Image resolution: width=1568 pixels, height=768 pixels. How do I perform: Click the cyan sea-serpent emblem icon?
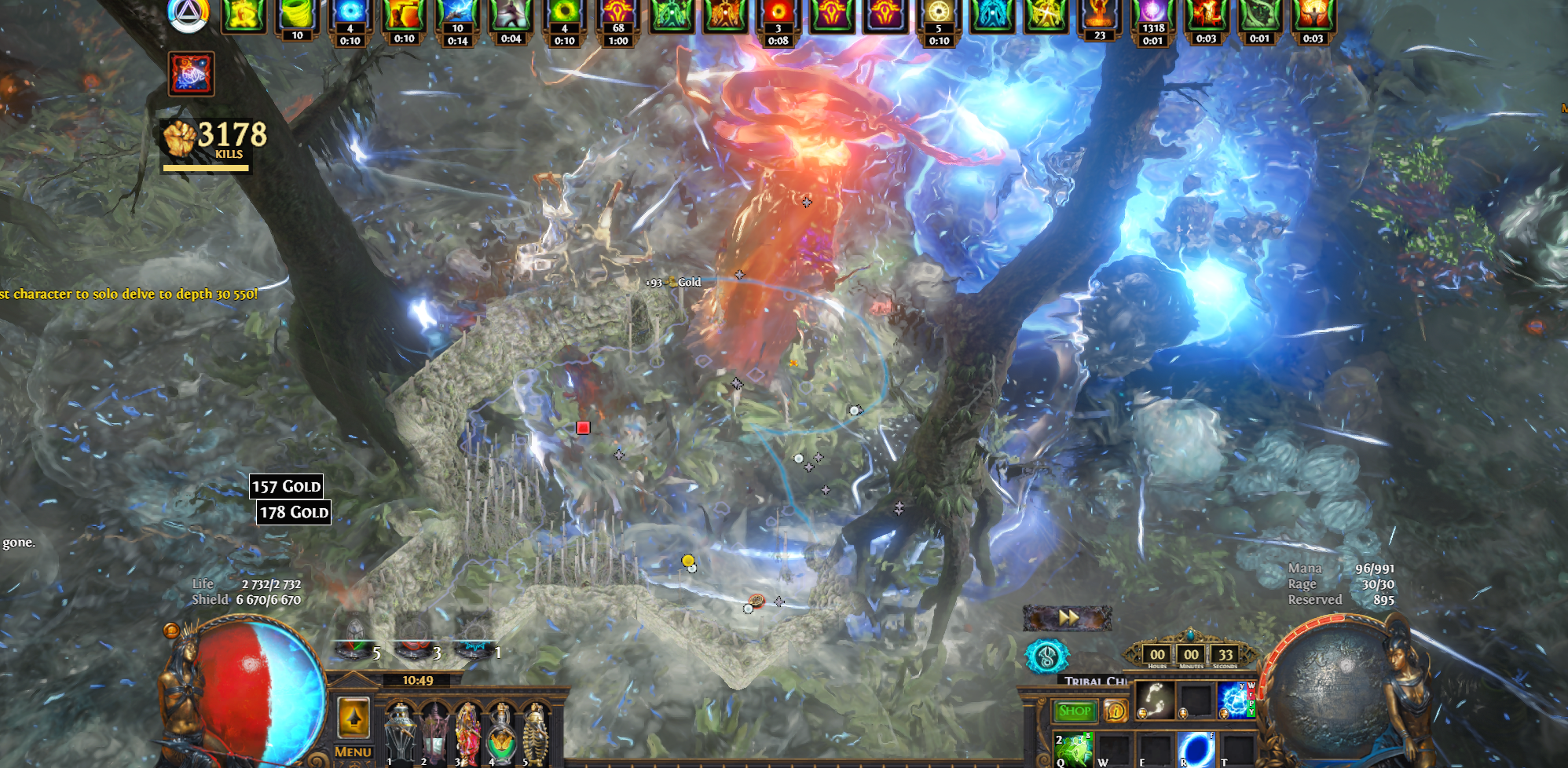point(1046,656)
